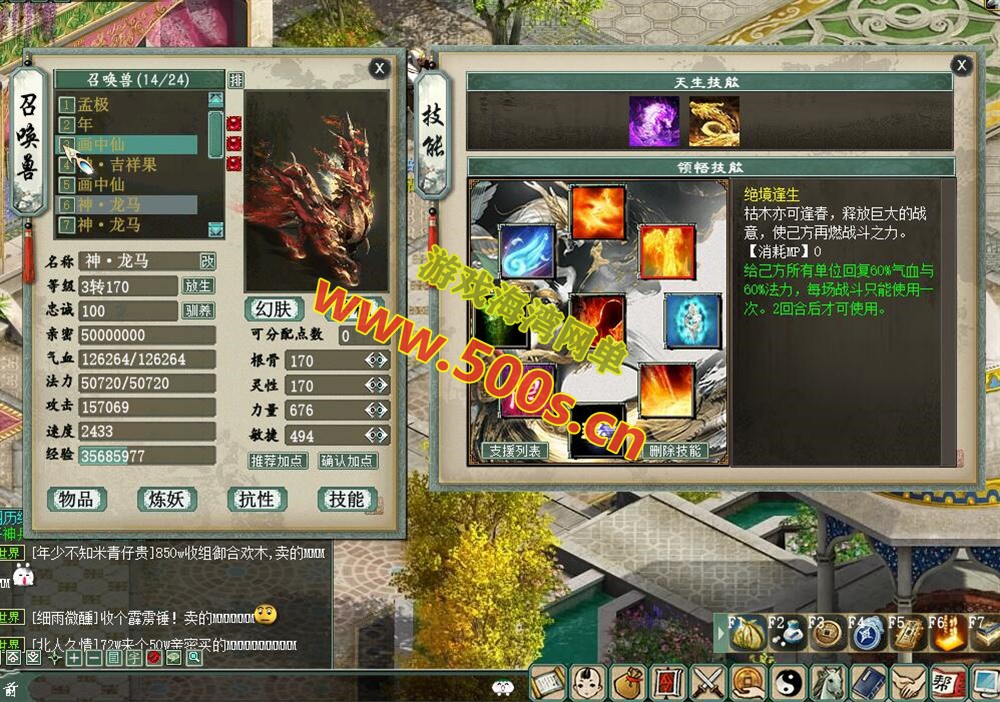The width and height of the screenshot is (1000, 702).
Task: Select the golden dragon innate skill
Action: click(x=714, y=122)
